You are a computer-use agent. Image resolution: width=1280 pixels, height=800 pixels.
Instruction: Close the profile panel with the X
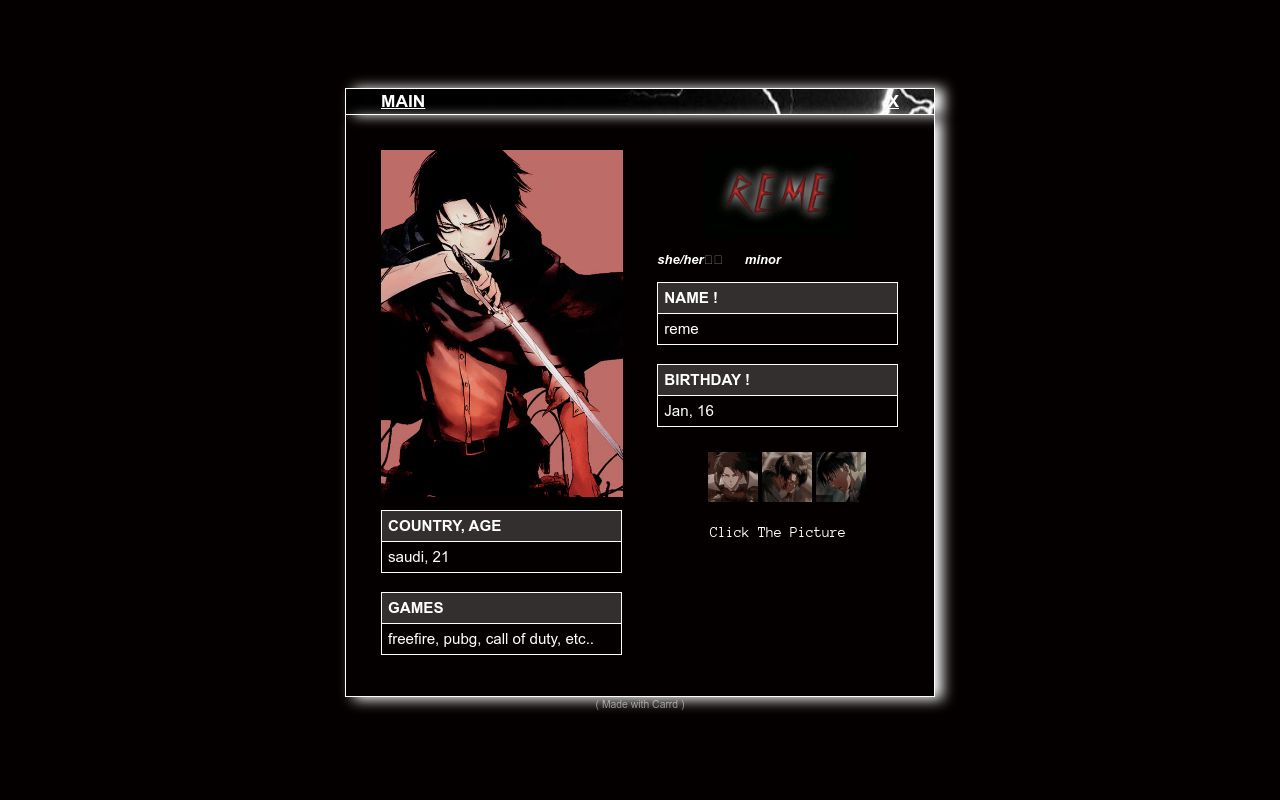893,101
